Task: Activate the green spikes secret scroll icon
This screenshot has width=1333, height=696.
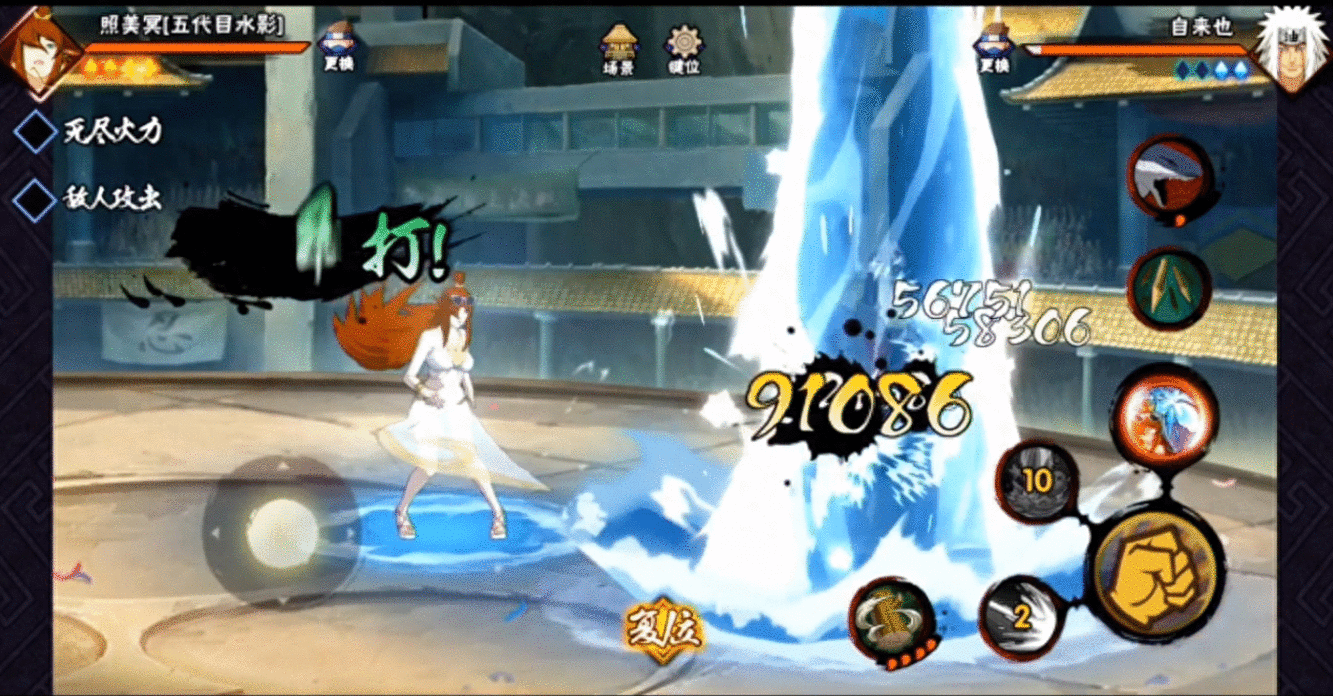Action: point(1170,289)
